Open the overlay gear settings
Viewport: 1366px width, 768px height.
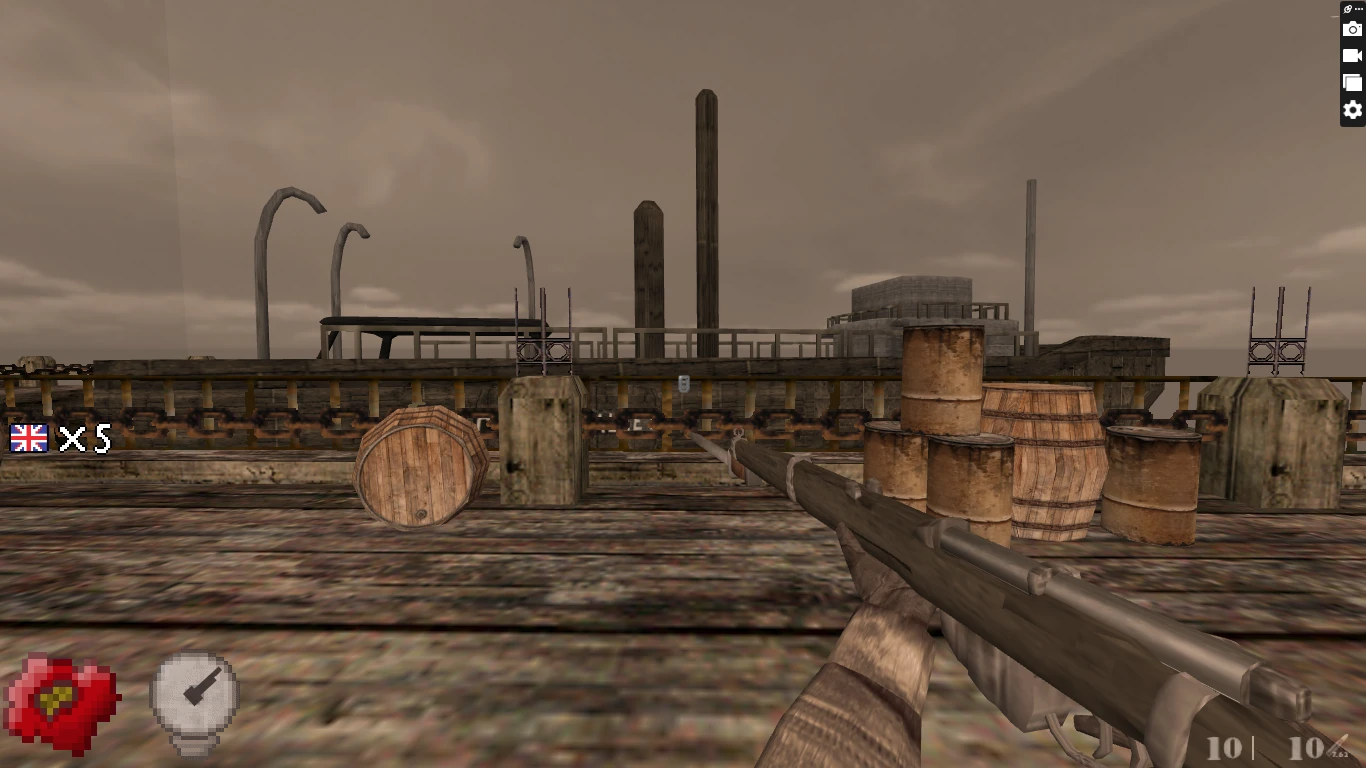pos(1352,110)
